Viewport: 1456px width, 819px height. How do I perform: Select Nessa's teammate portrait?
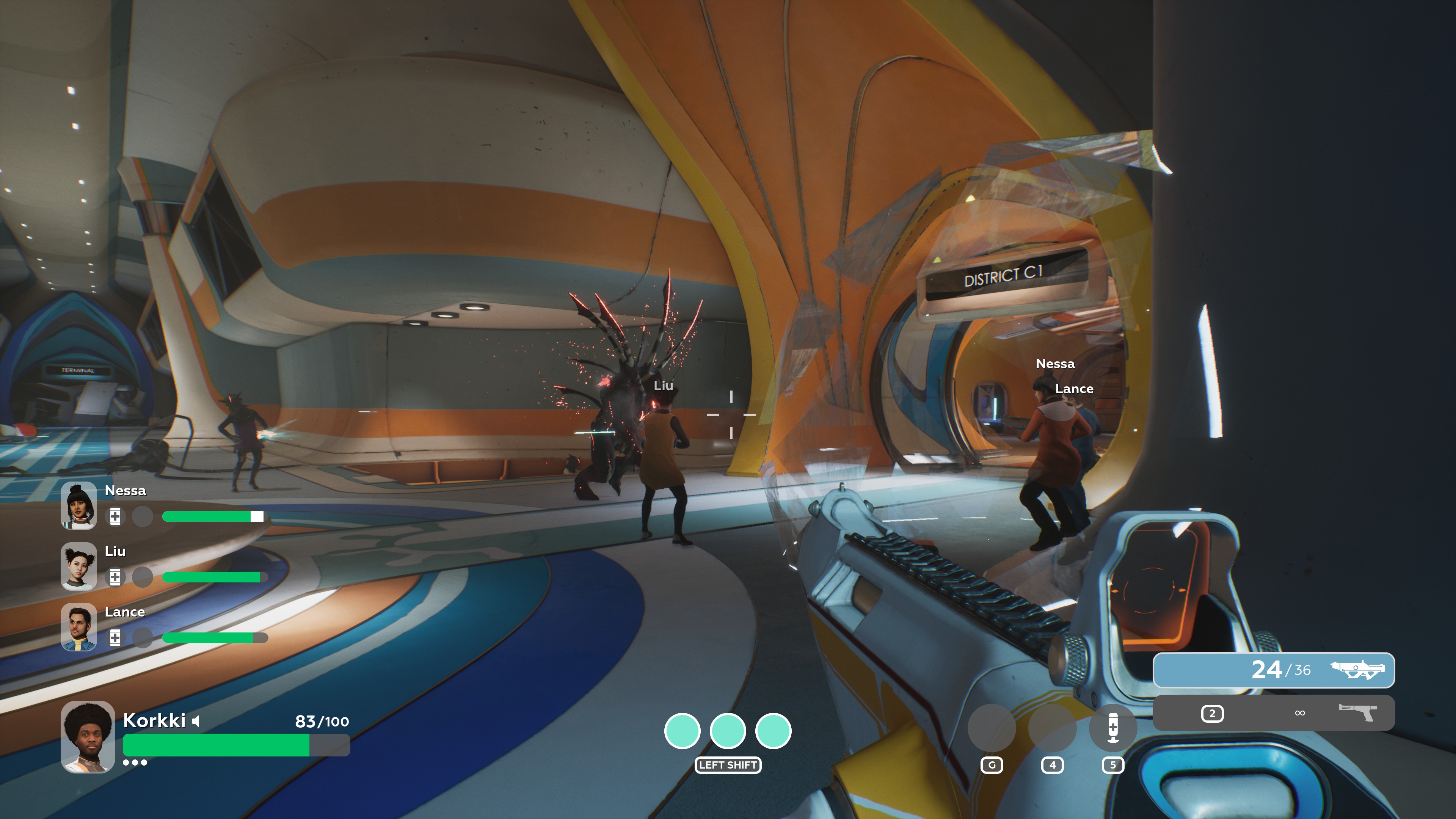(x=78, y=505)
